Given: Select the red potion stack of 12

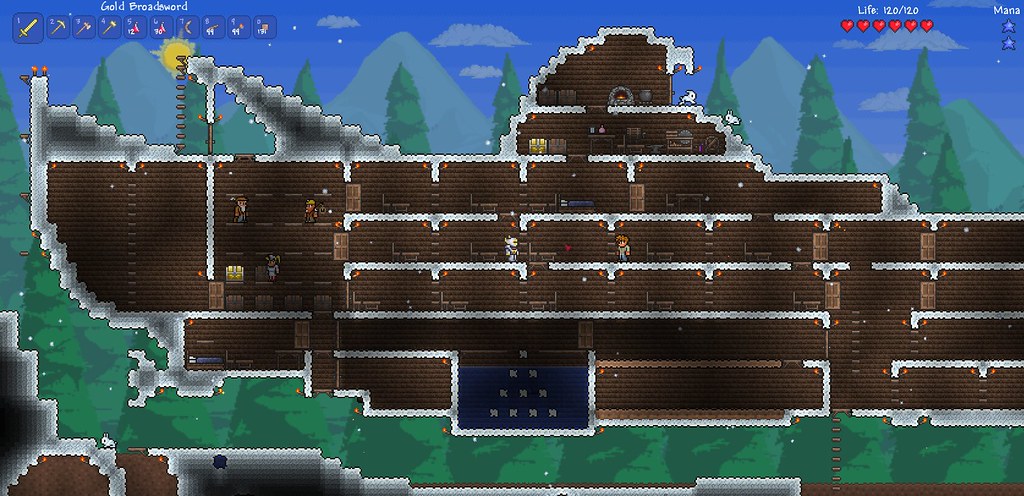Looking at the screenshot, I should [x=134, y=28].
